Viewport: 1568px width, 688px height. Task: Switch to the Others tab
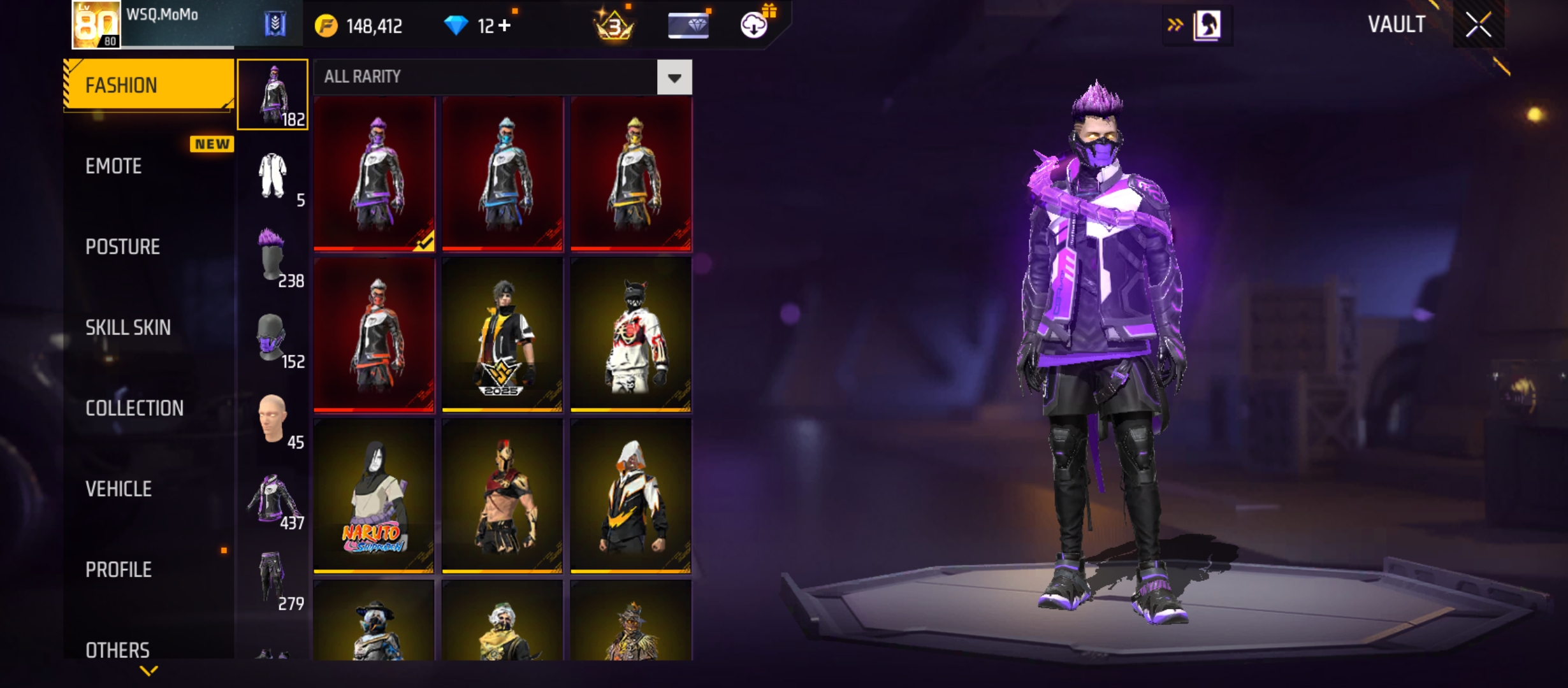(117, 650)
